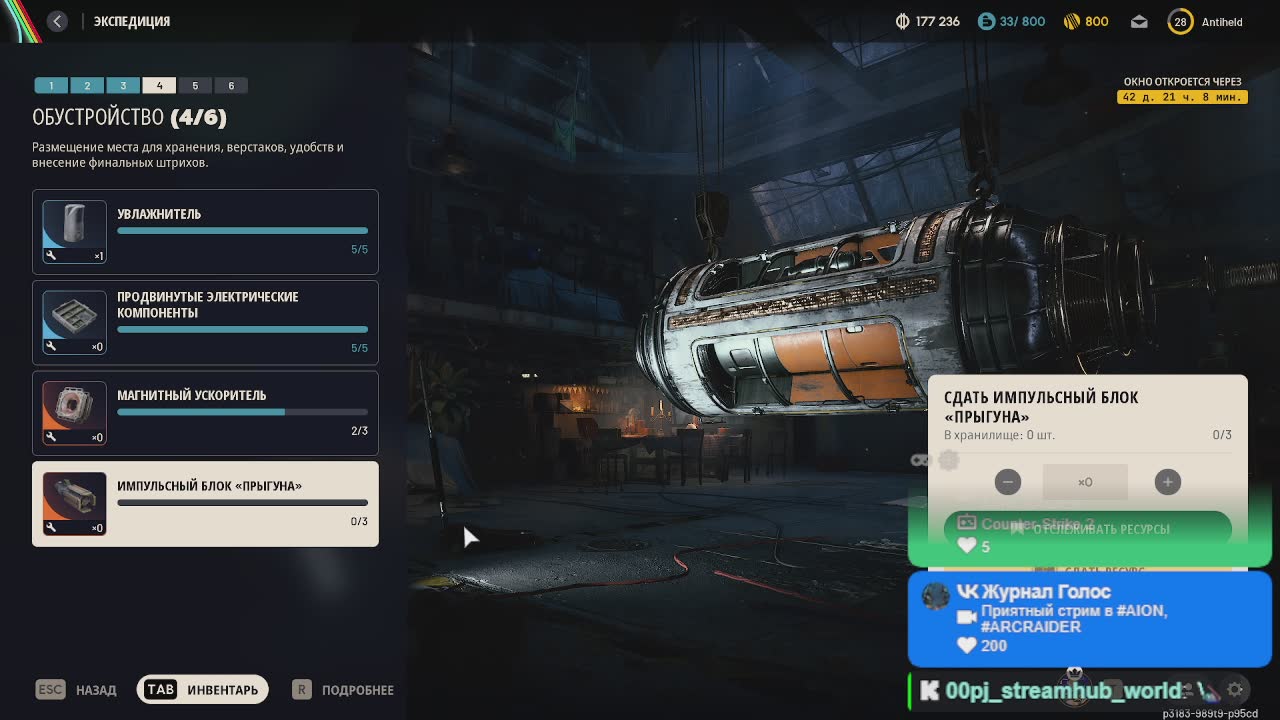This screenshot has height=720, width=1280.
Task: Open stage tab 6
Action: (x=231, y=86)
